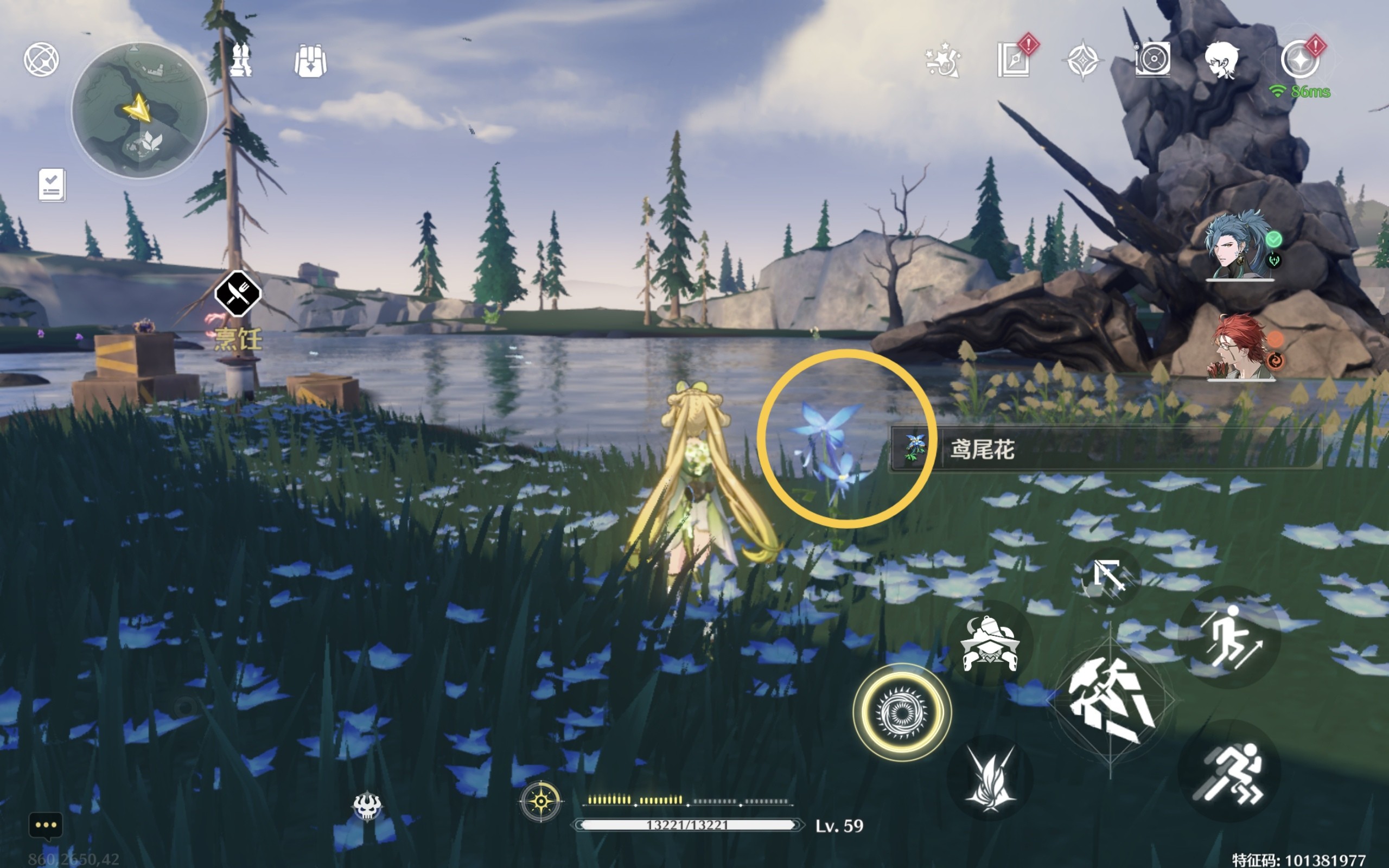Switch to the red-haired party character
Image resolution: width=1389 pixels, height=868 pixels.
(1240, 347)
